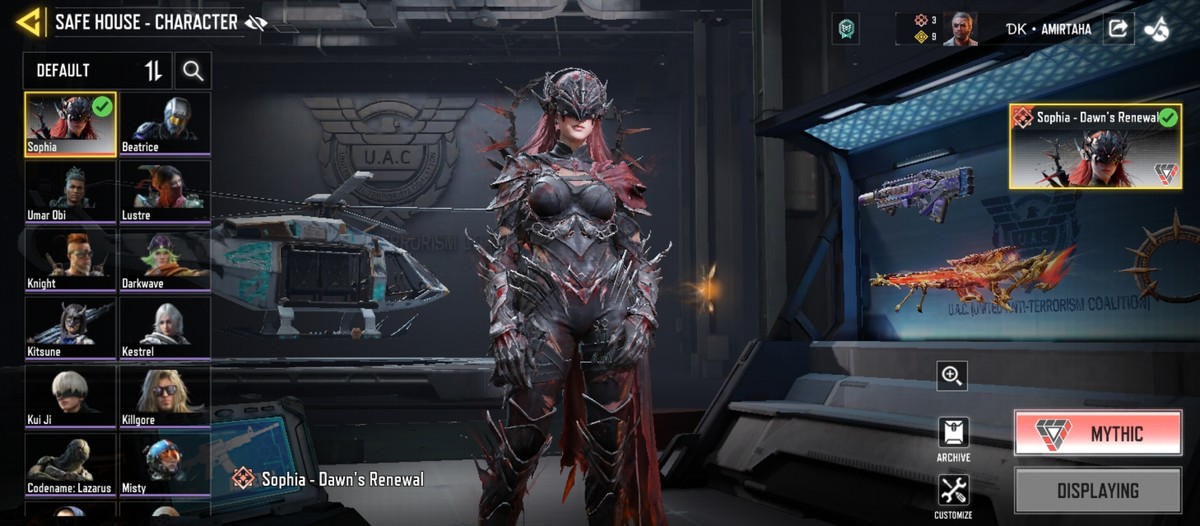
Task: Click the share icon beside player name
Action: [1117, 29]
